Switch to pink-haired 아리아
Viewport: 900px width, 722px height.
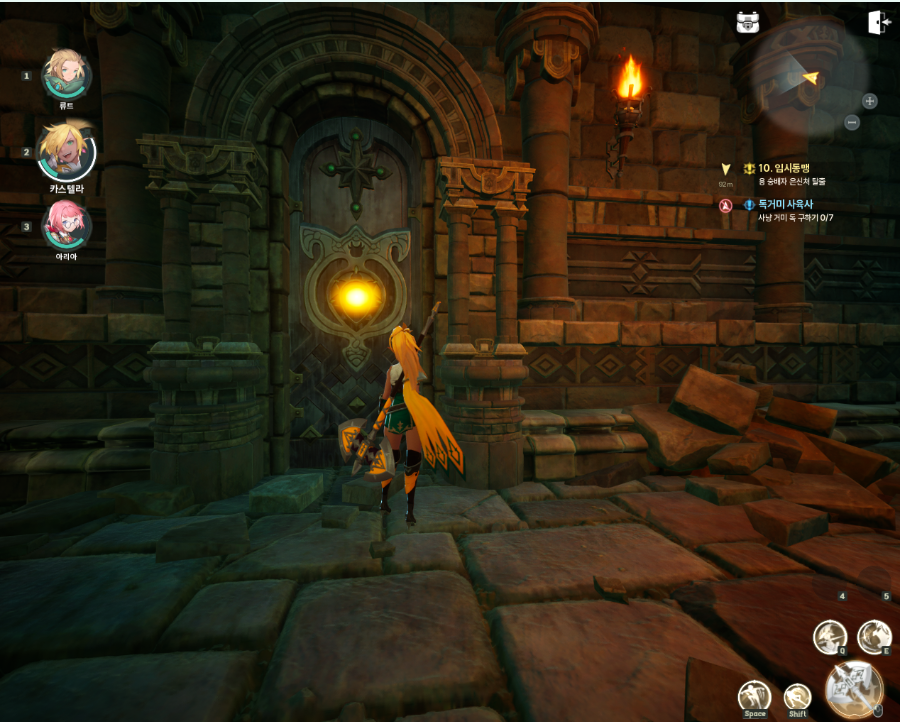point(66,225)
